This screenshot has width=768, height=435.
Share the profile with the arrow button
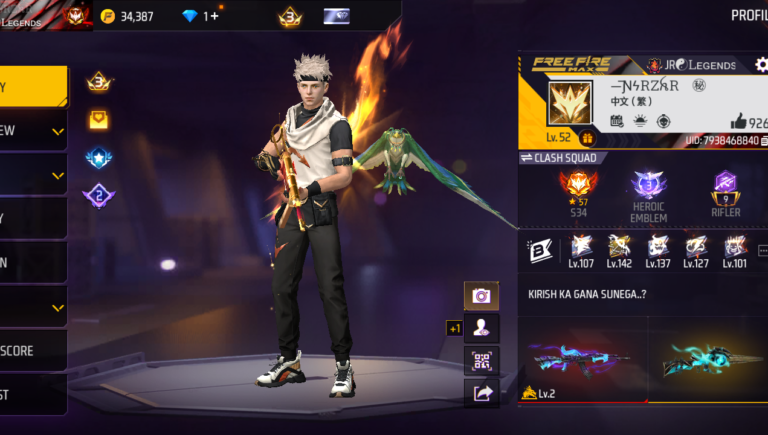[x=481, y=393]
